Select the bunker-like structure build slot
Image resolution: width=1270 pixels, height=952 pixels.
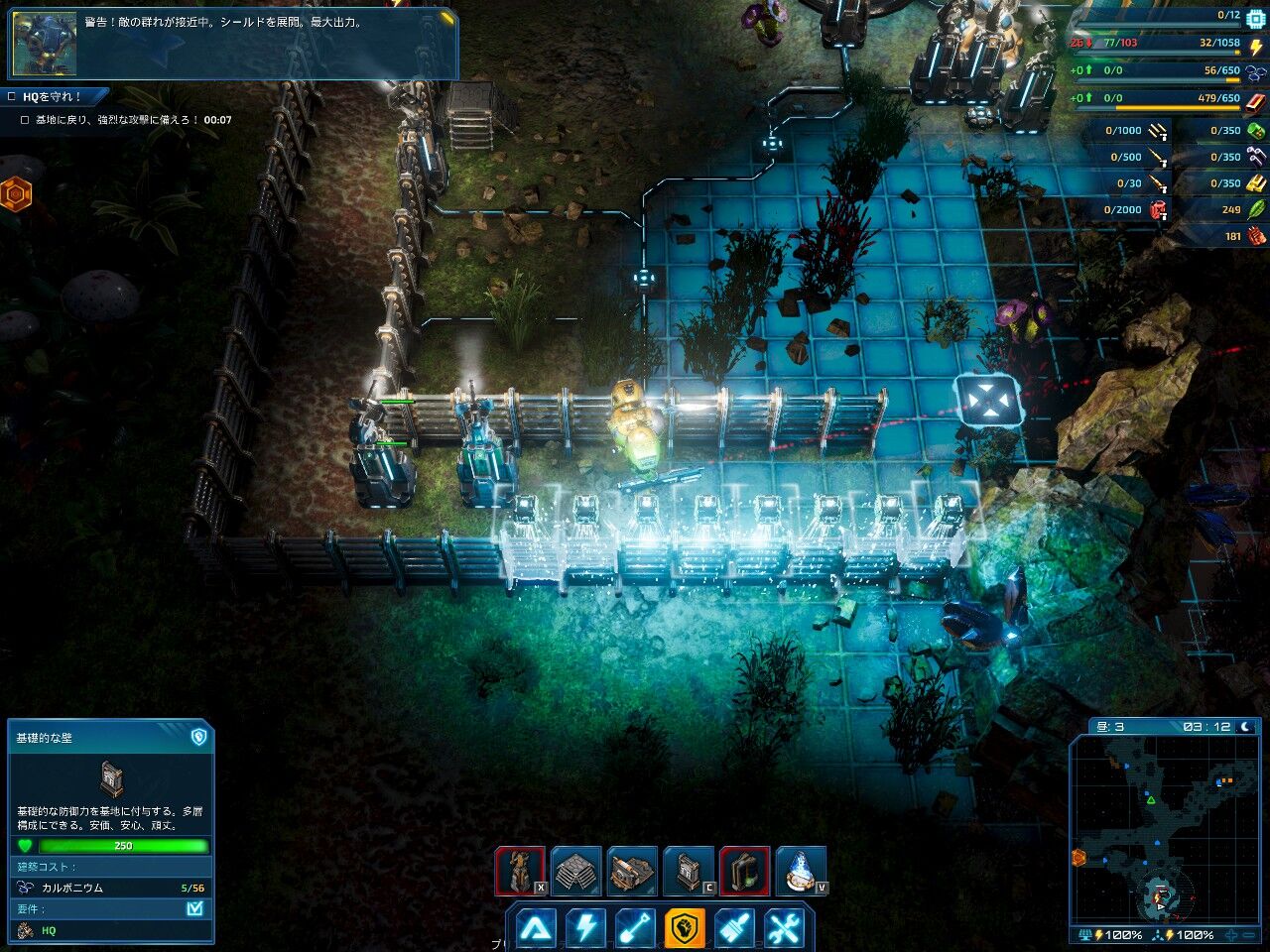(632, 871)
